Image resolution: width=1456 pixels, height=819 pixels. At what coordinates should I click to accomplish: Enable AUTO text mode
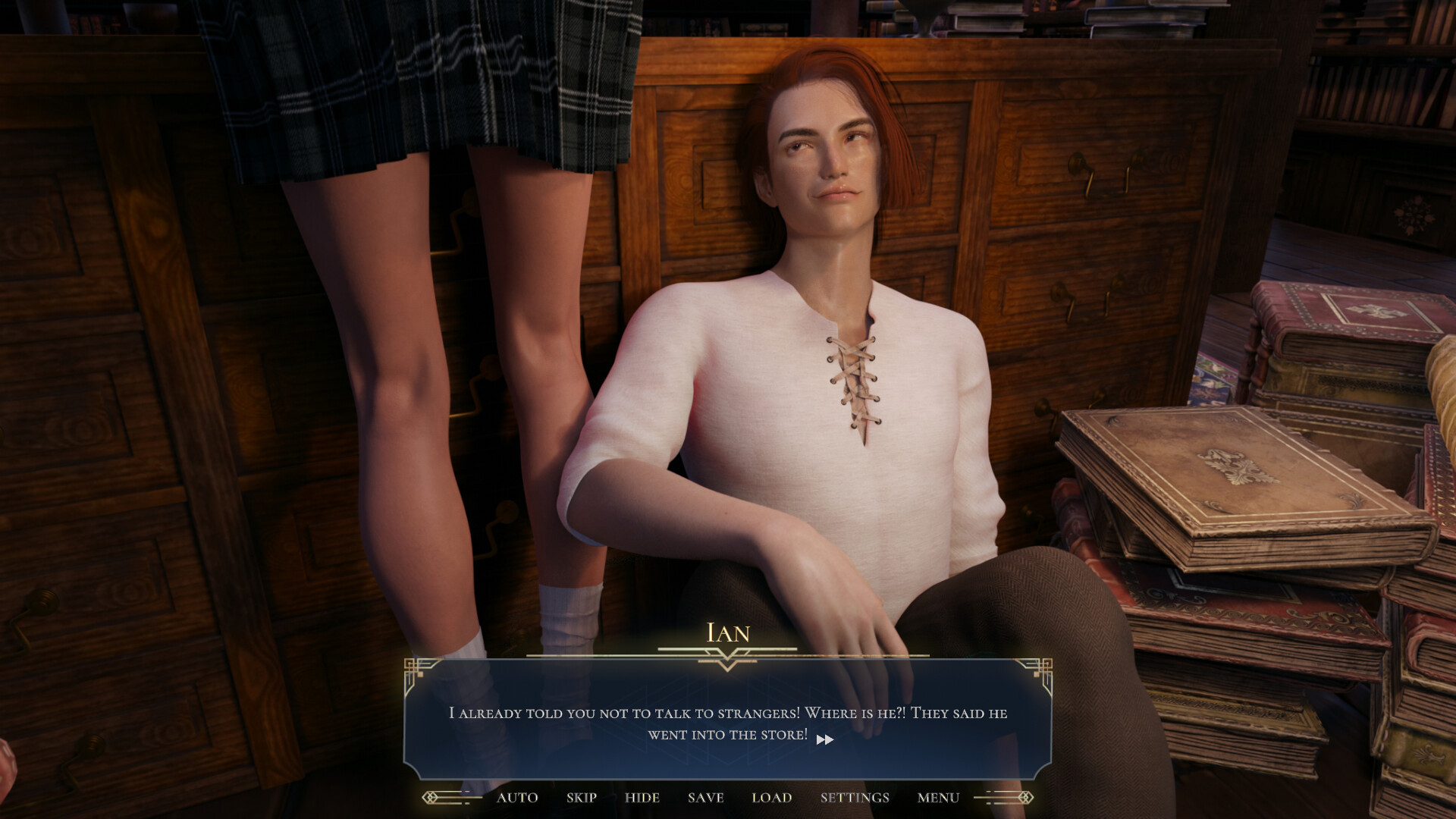click(x=517, y=798)
